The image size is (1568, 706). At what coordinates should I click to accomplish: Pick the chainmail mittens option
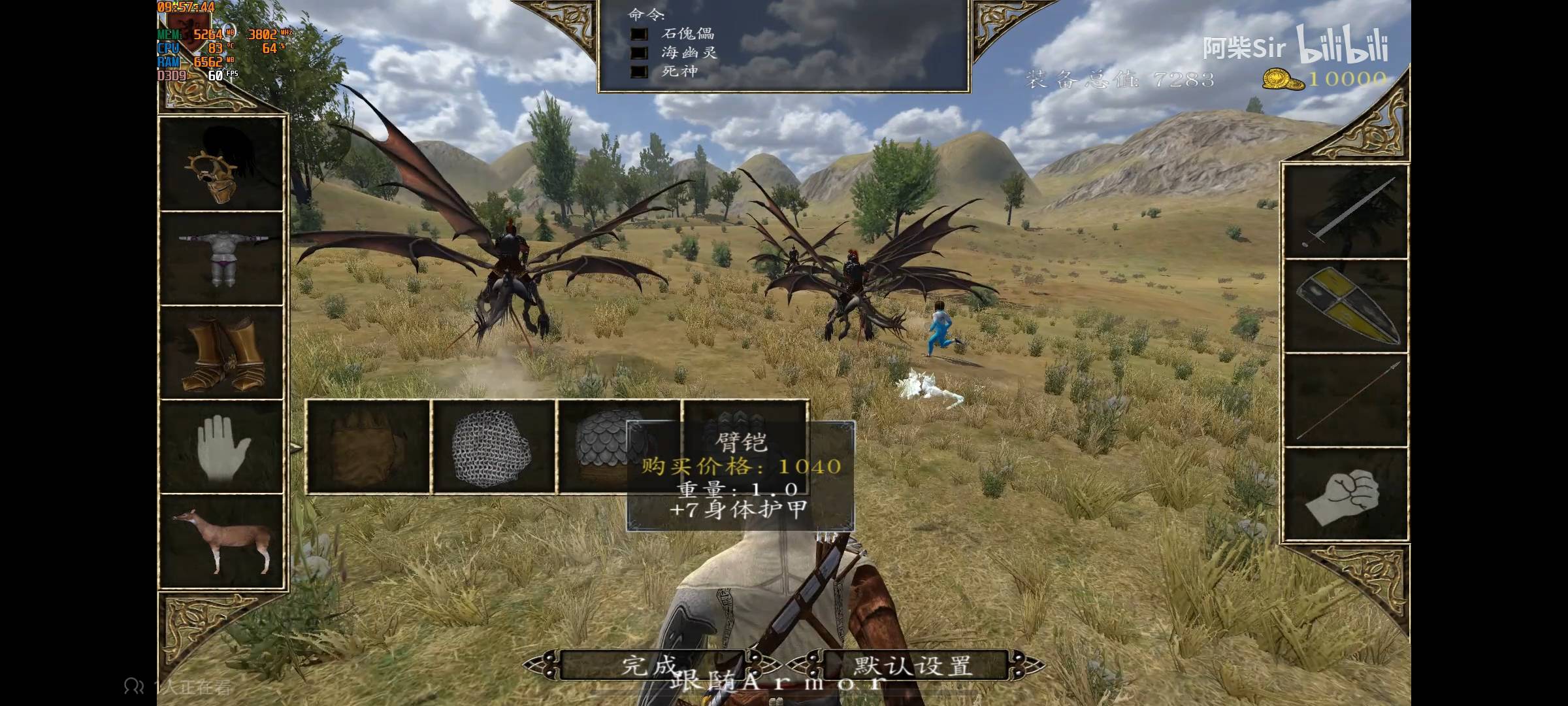pos(493,446)
